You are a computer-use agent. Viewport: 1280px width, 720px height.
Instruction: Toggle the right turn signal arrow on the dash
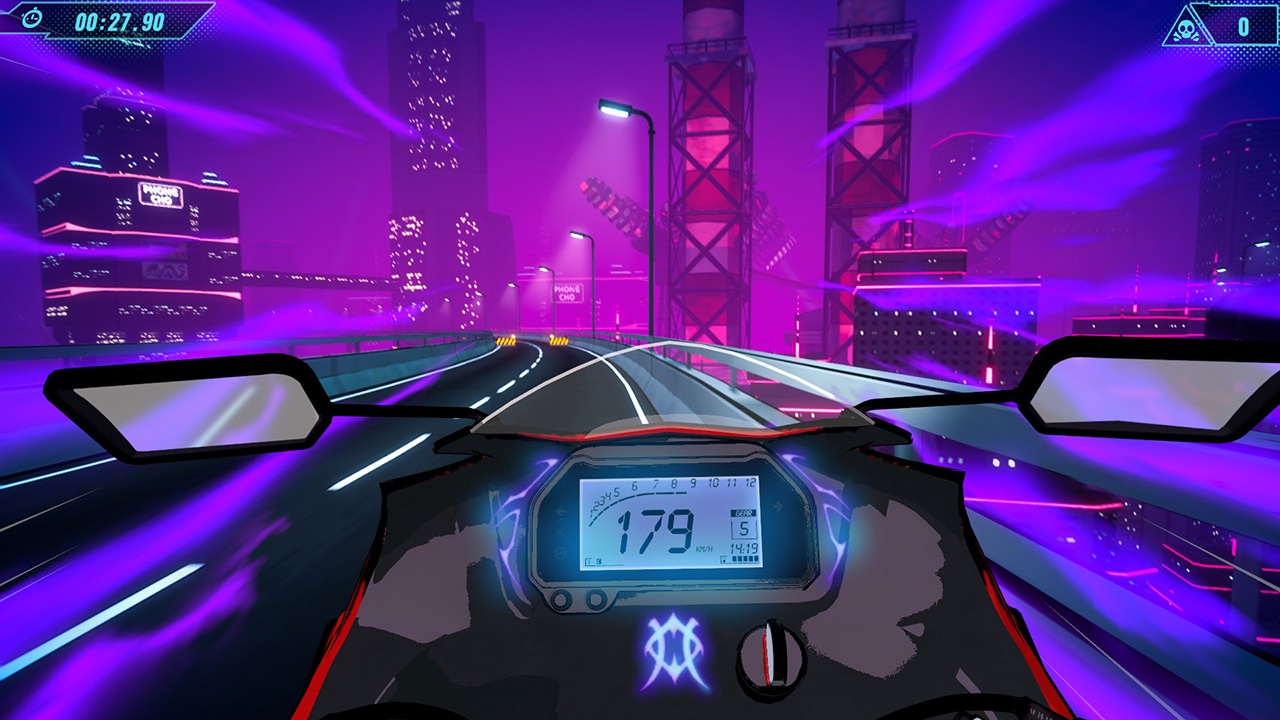click(777, 506)
